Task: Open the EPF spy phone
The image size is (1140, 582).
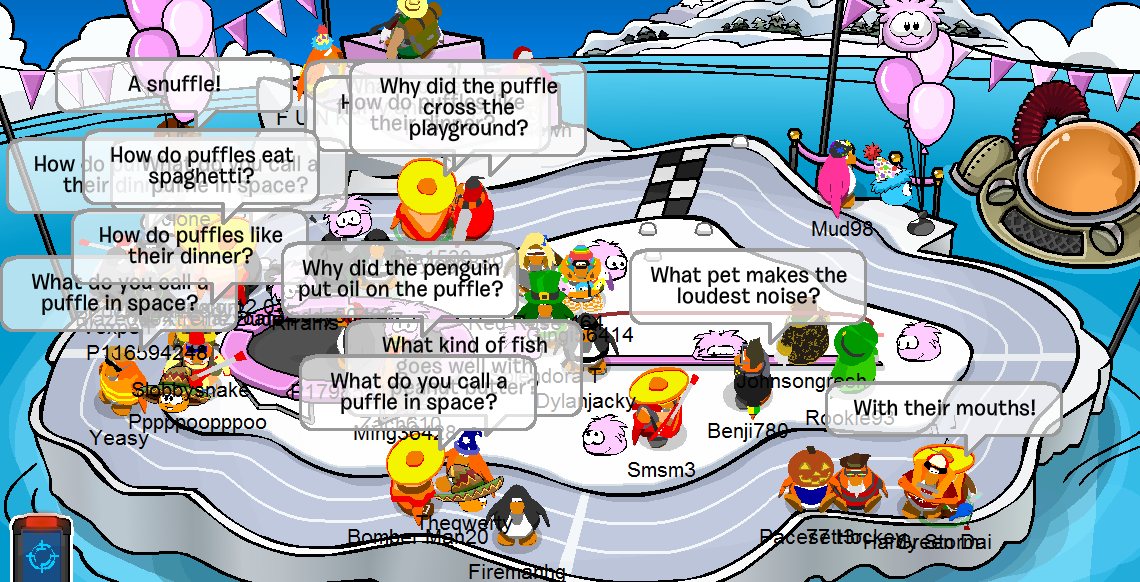Action: [41, 551]
